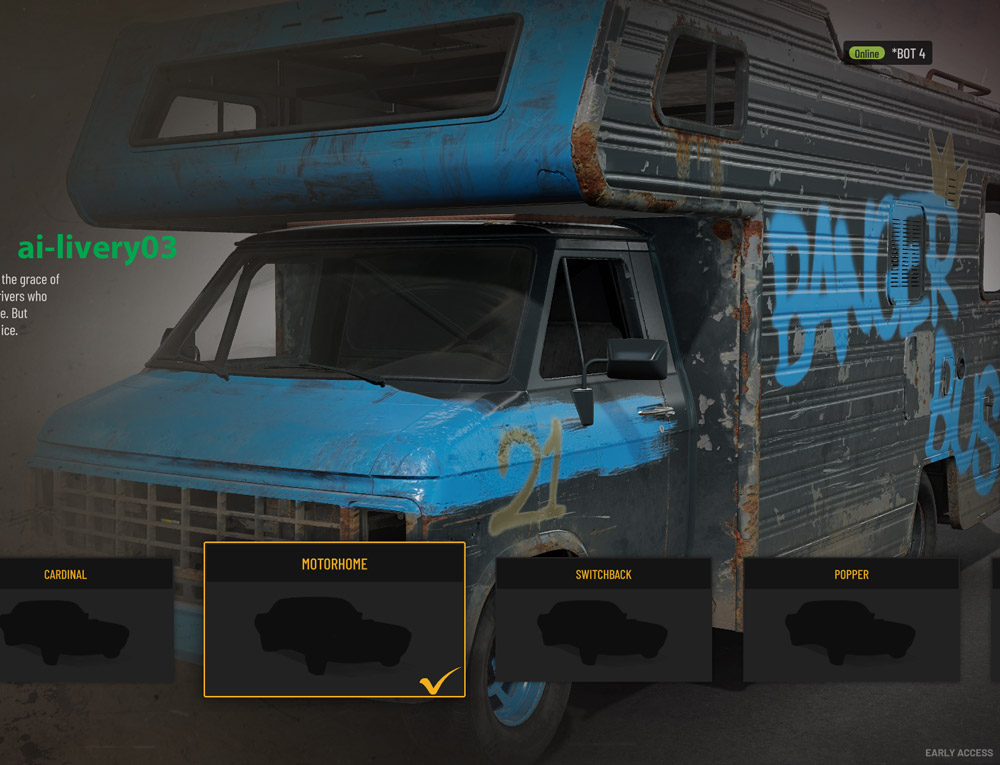This screenshot has height=765, width=1000.
Task: Choose the Motorhome vehicle card
Action: 334,620
